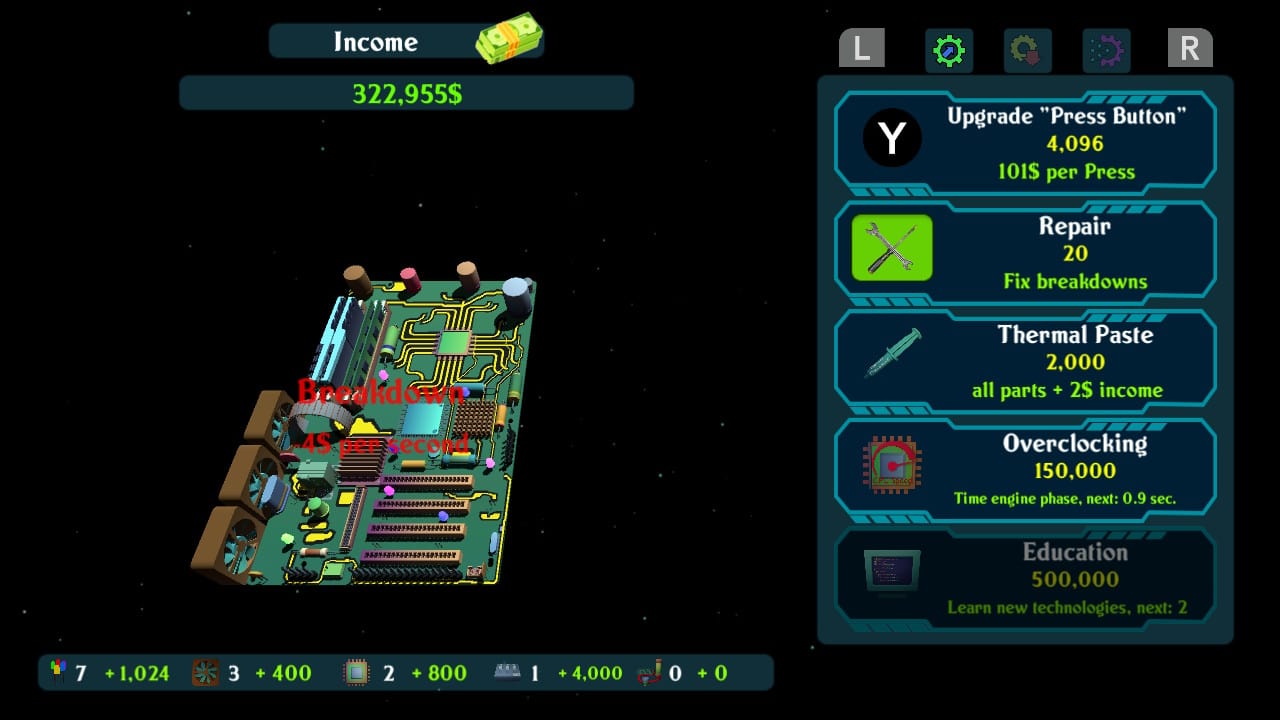1280x720 pixels.
Task: Click the purple gear prestige icon
Action: [1108, 51]
